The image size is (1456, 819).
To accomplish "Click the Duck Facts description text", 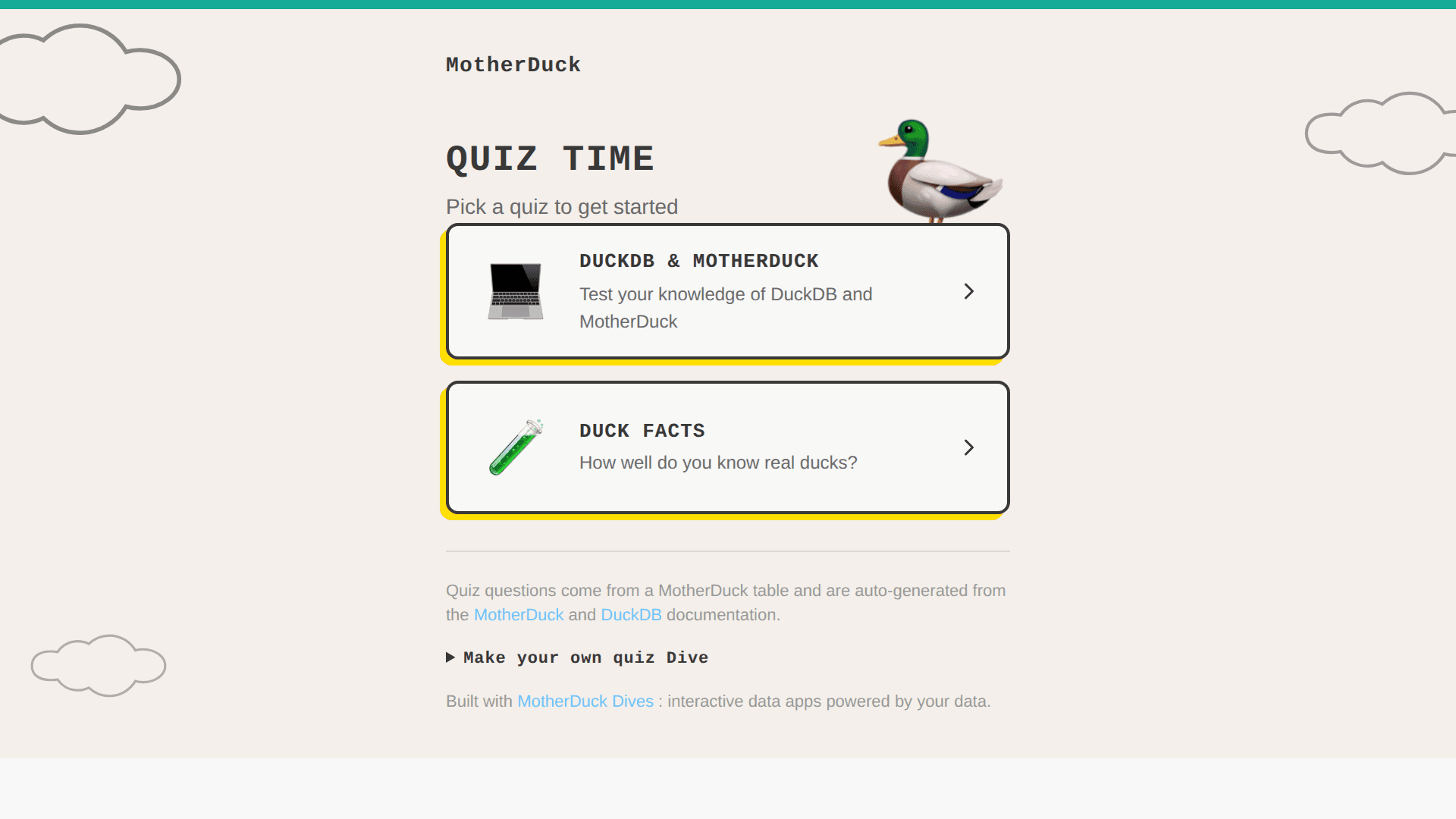I will [717, 462].
